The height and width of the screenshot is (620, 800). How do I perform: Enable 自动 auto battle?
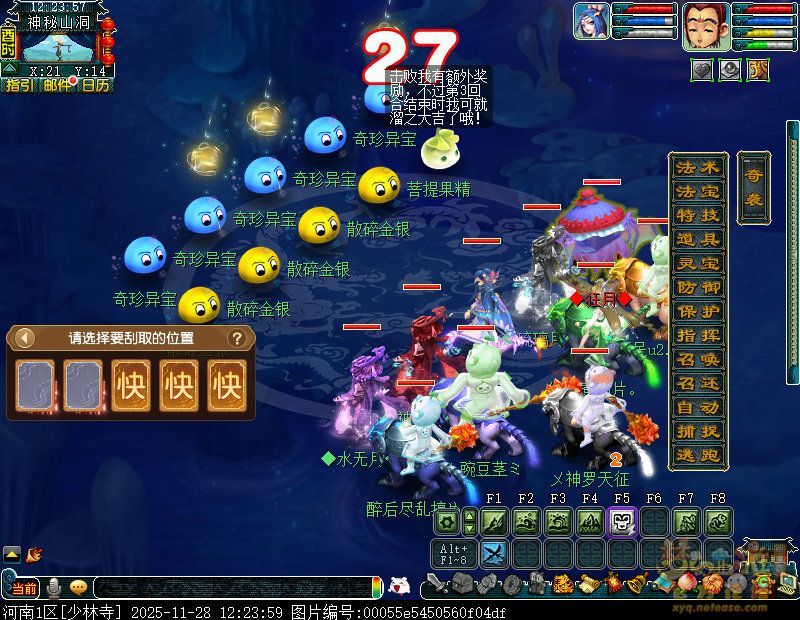coord(697,407)
